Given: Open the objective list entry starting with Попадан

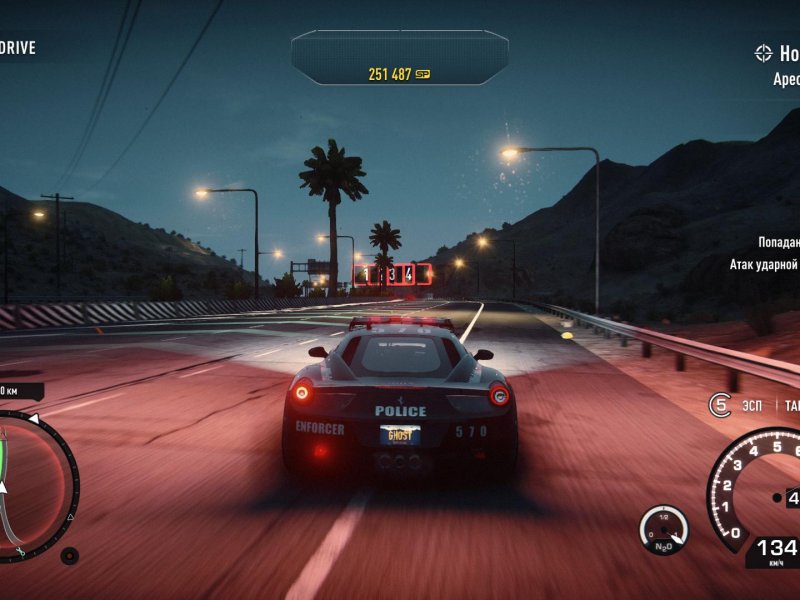Looking at the screenshot, I should (778, 242).
